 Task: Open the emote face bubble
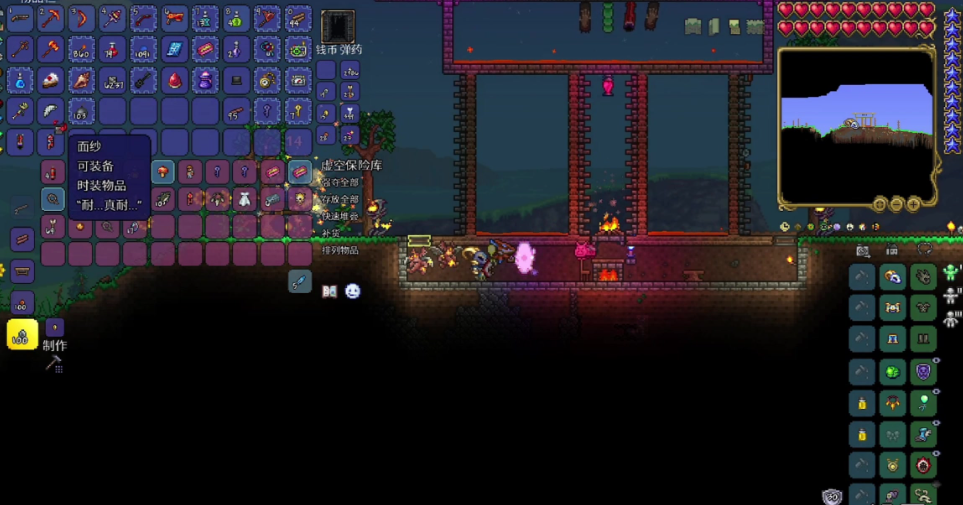pos(352,291)
